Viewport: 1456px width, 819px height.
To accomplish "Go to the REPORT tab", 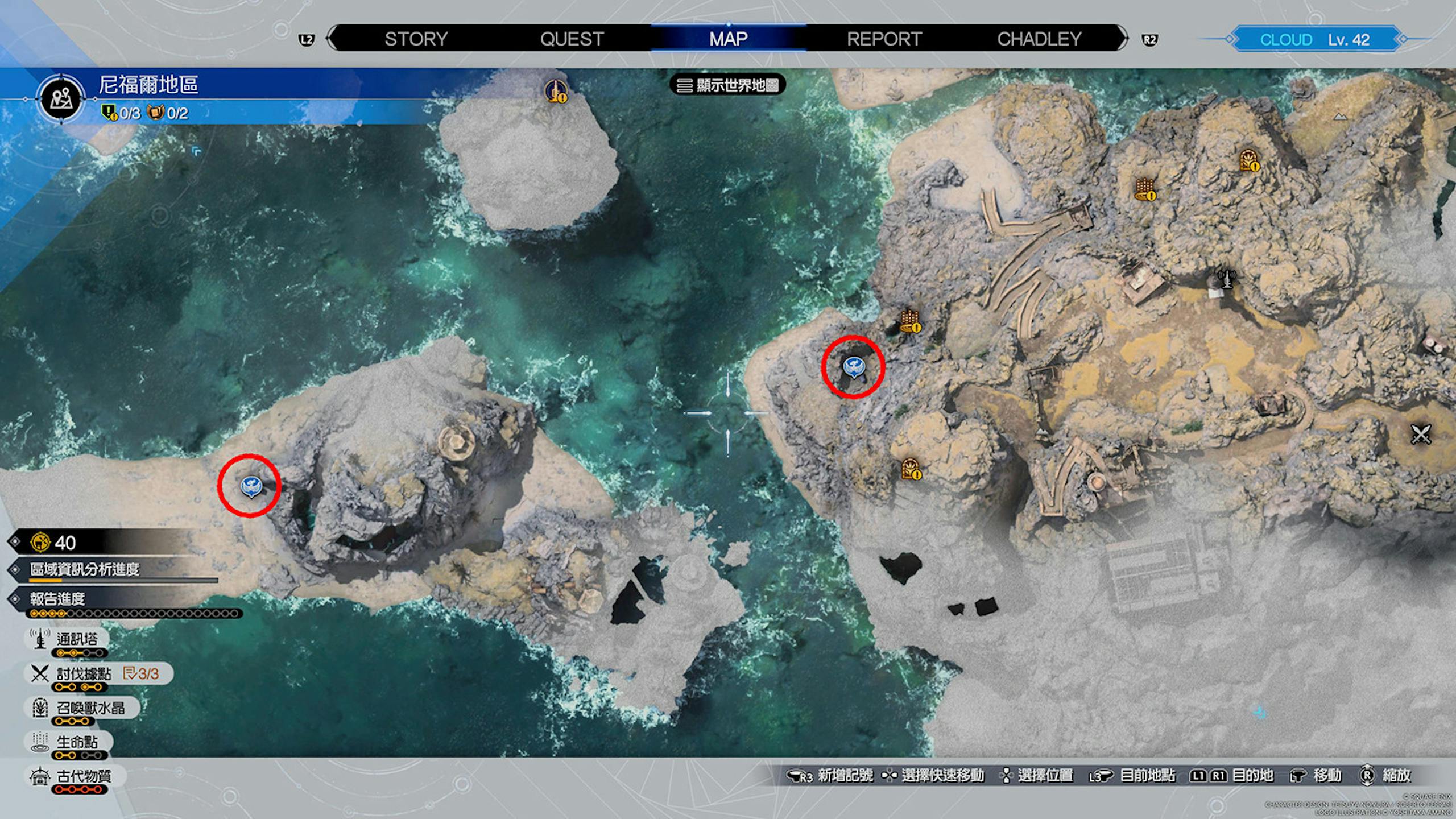I will (x=884, y=39).
